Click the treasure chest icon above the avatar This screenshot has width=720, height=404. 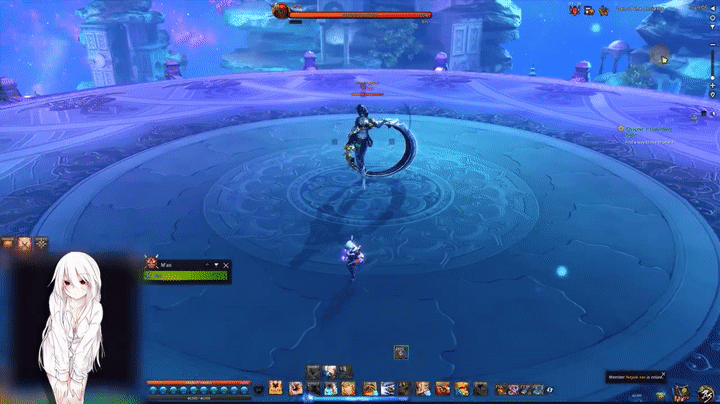pos(9,243)
